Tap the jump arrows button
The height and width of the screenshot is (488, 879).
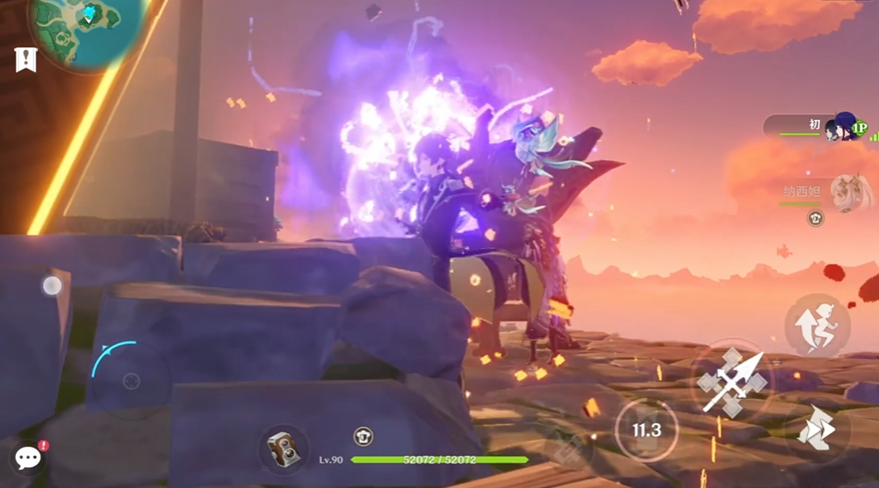[x=818, y=432]
